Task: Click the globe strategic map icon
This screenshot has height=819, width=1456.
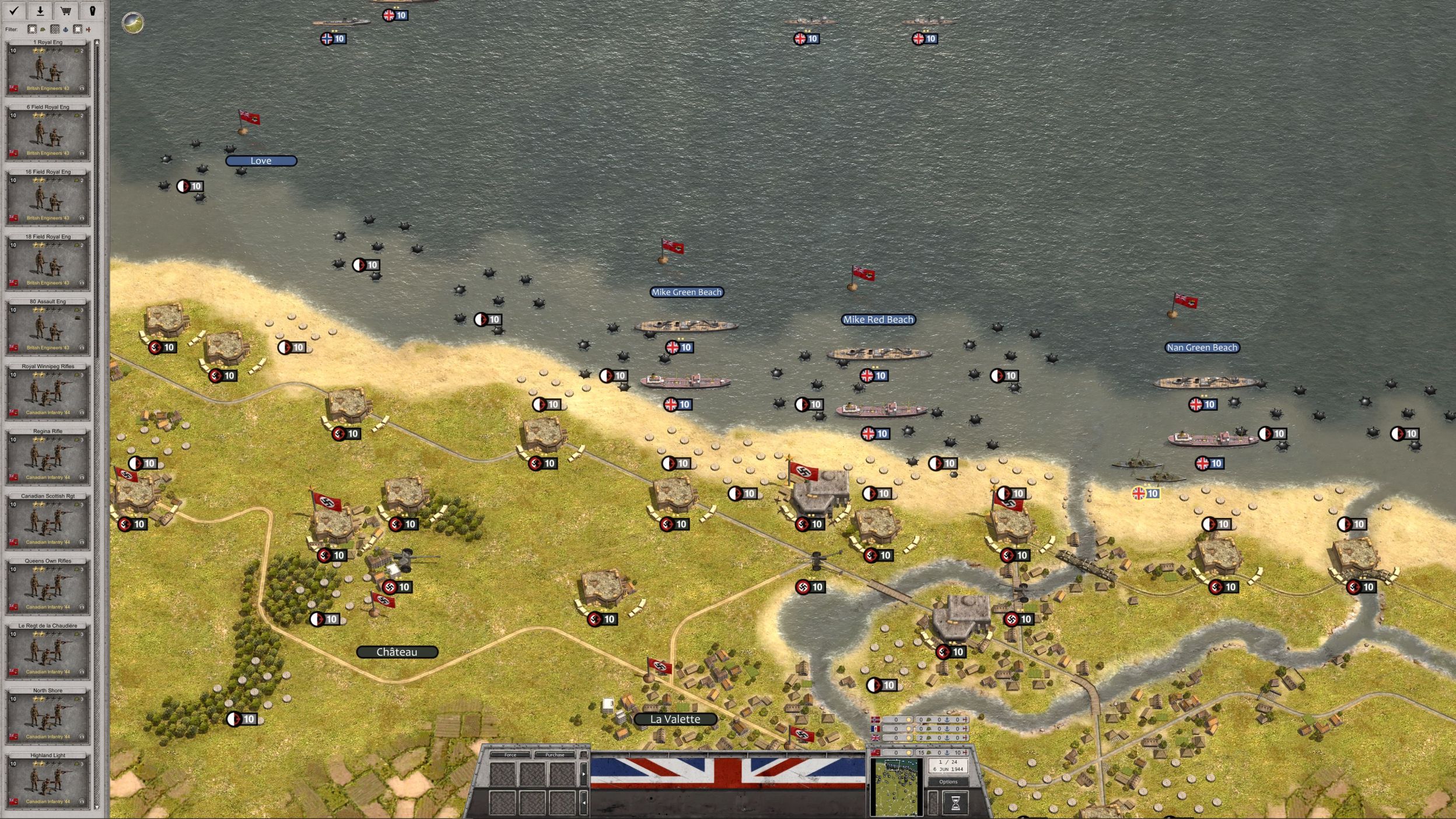Action: point(133,23)
